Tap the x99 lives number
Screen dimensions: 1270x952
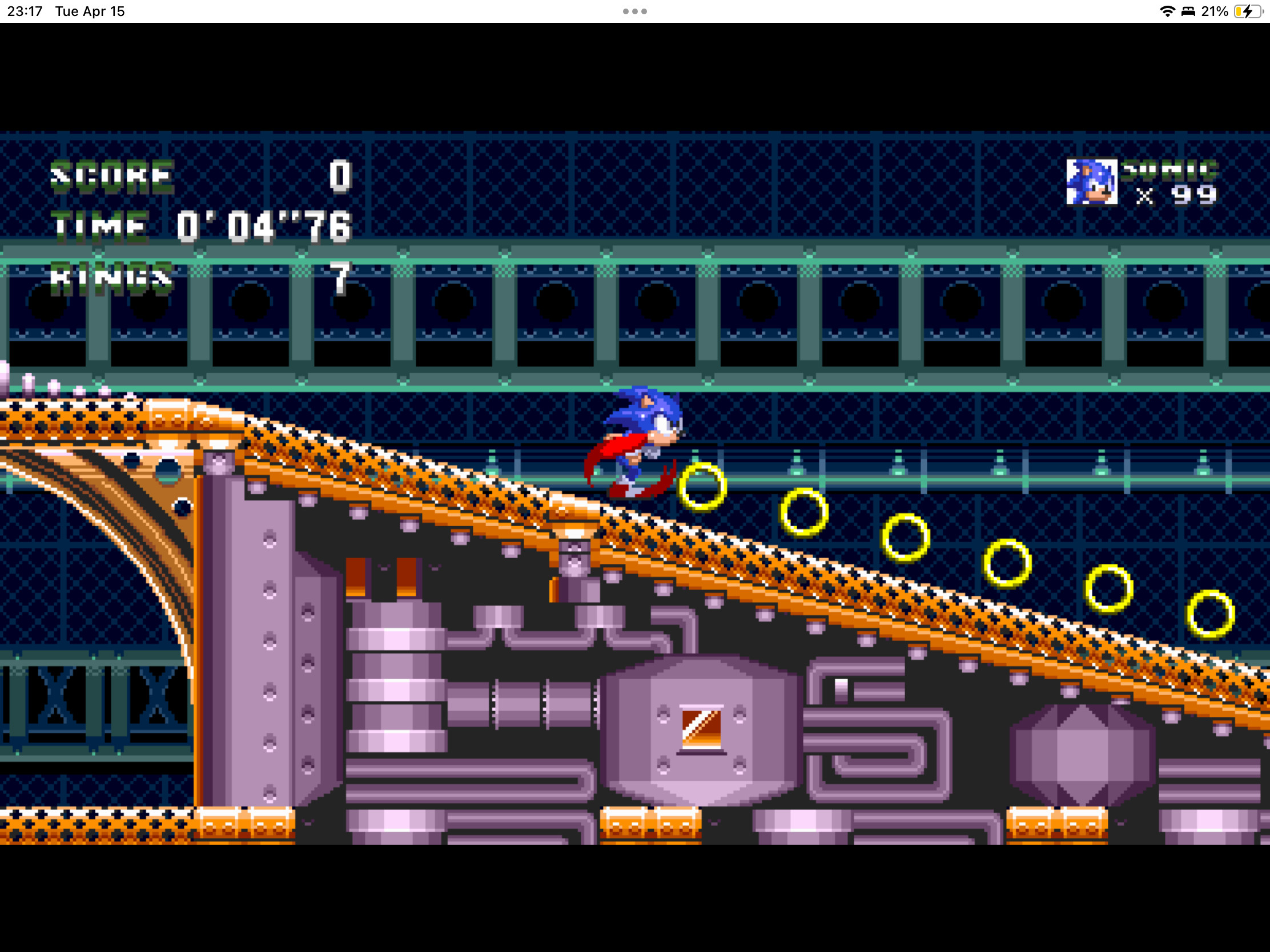pyautogui.click(x=1194, y=196)
